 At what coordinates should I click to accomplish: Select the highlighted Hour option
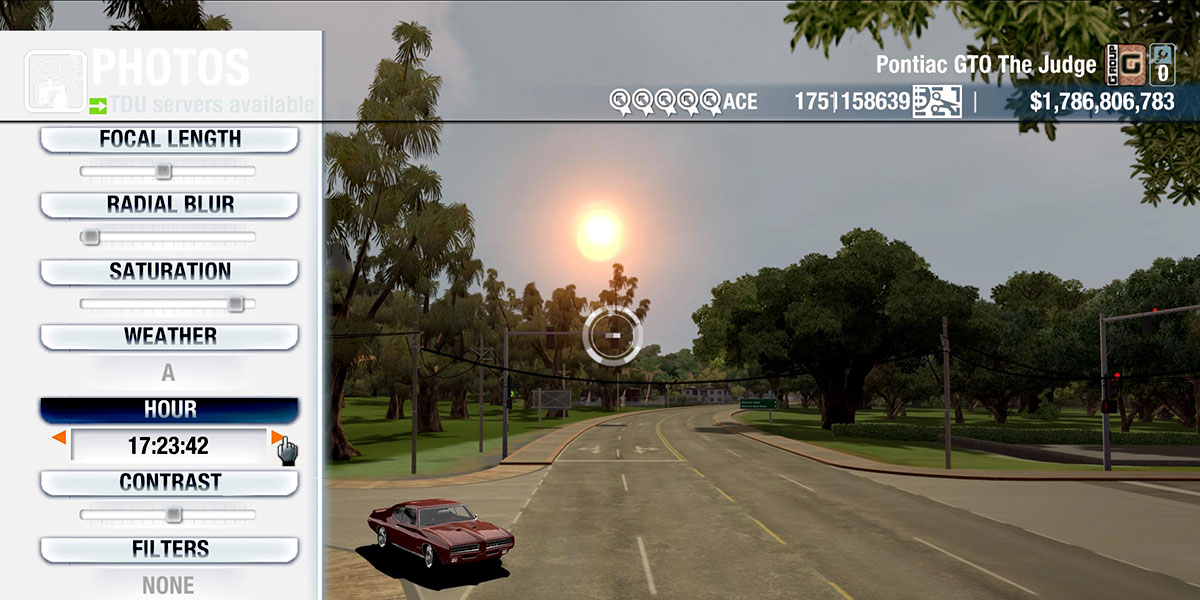click(x=169, y=409)
